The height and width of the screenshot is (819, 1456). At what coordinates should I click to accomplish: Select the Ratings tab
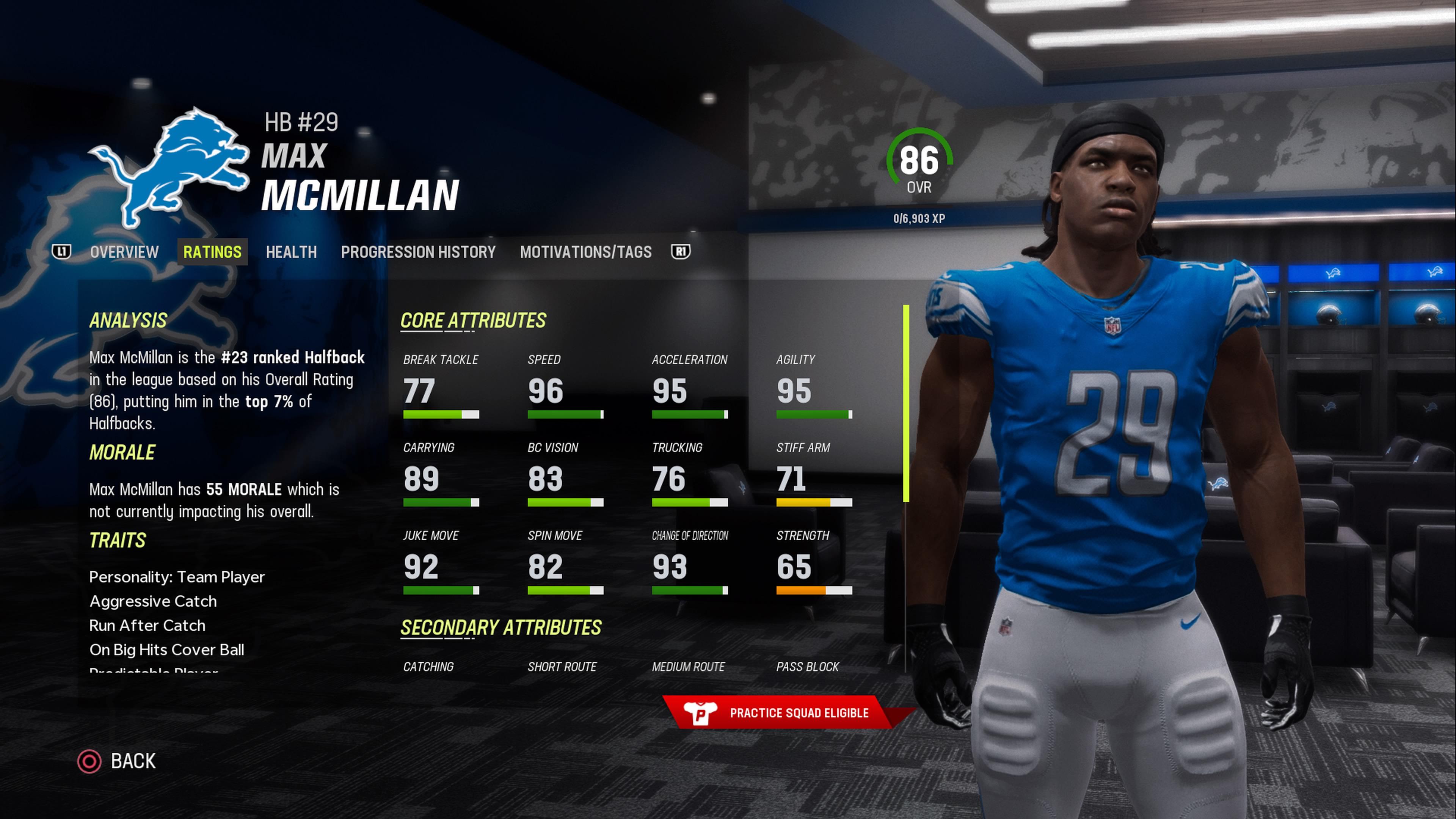click(x=212, y=252)
